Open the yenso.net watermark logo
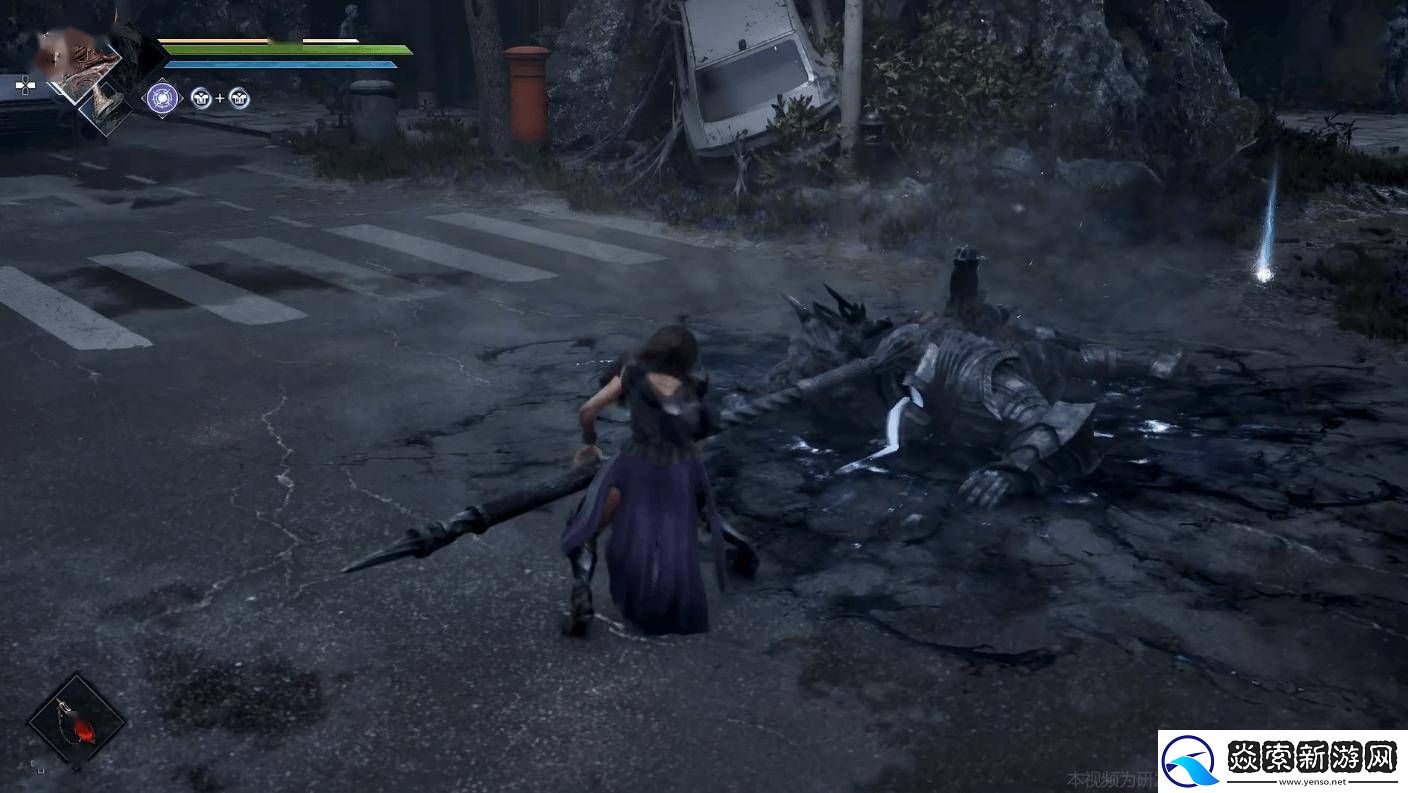Screen dimensions: 1408x793 pyautogui.click(x=1284, y=762)
